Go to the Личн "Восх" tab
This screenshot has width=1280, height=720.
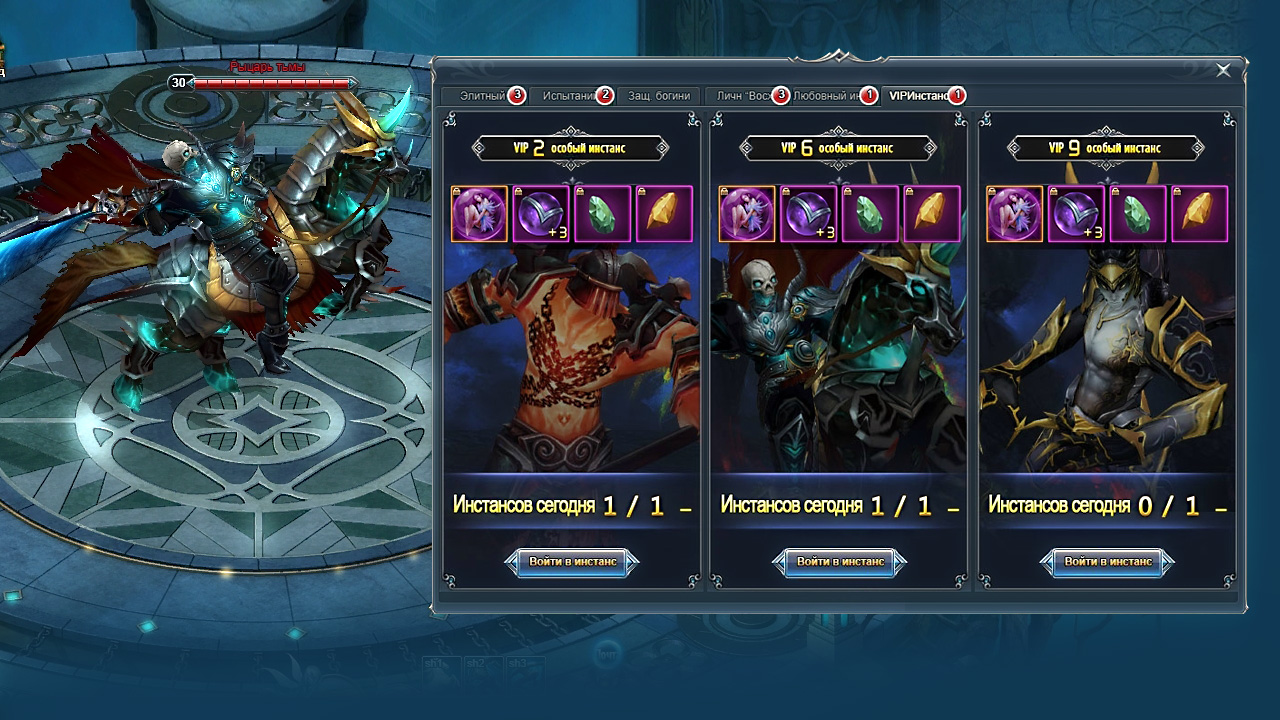pos(745,96)
